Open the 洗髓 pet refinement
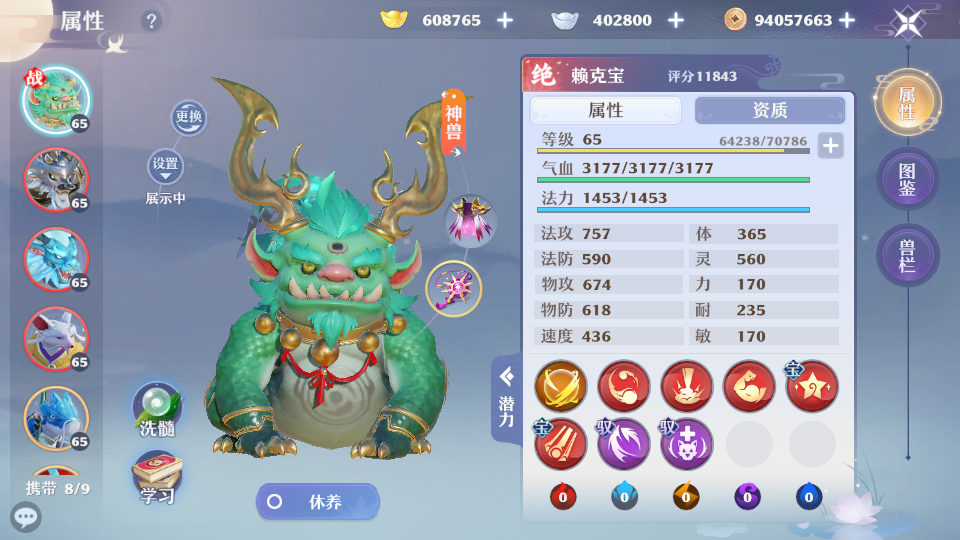 click(157, 408)
